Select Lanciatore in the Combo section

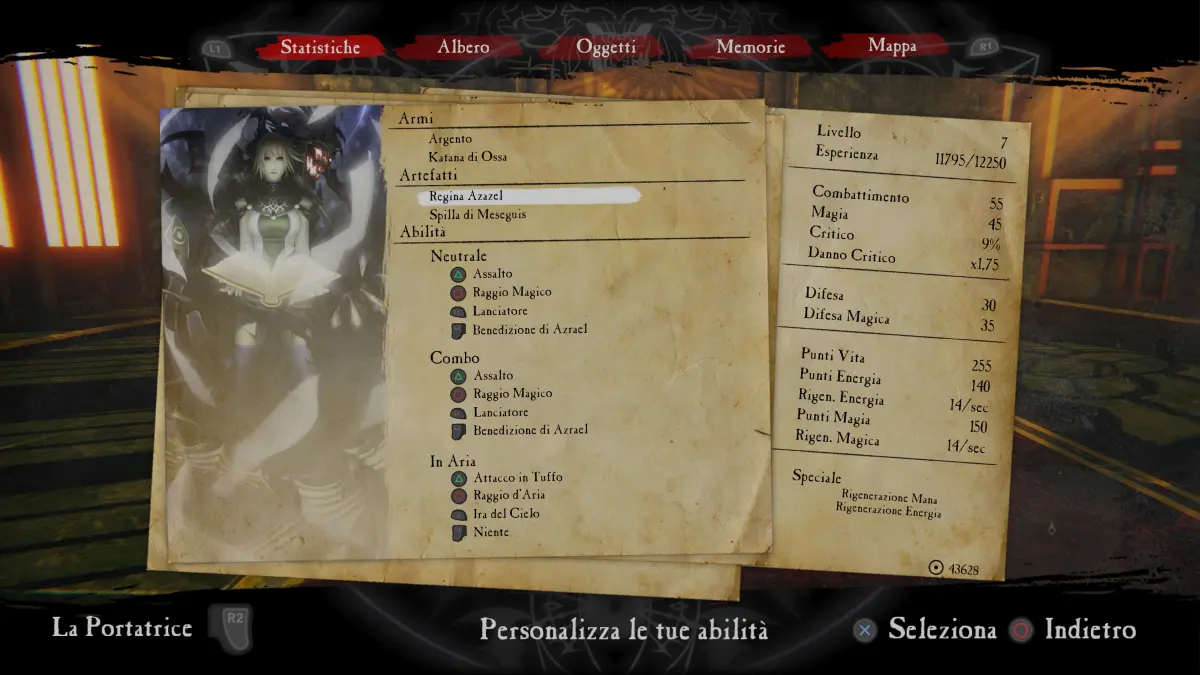click(x=501, y=412)
